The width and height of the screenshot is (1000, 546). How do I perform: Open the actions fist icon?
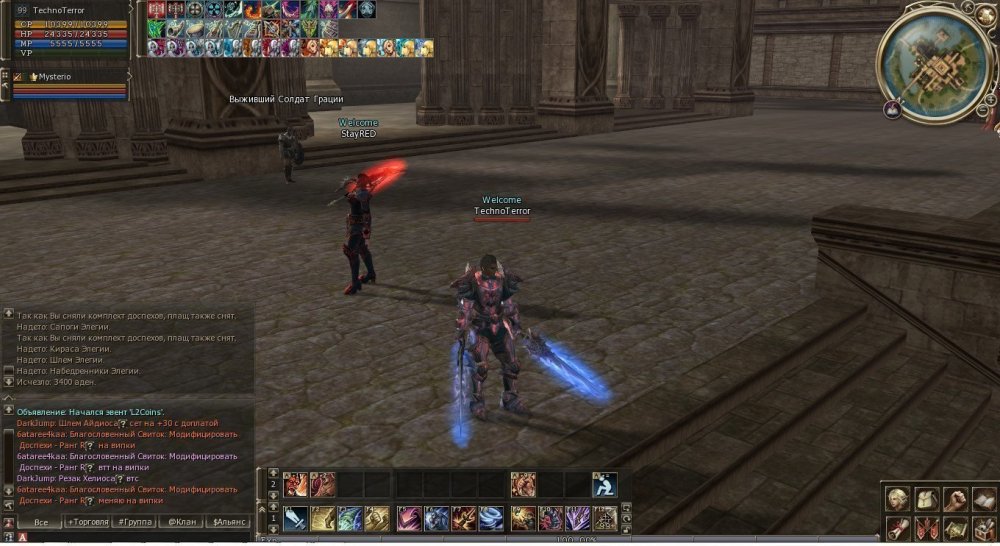coord(955,498)
